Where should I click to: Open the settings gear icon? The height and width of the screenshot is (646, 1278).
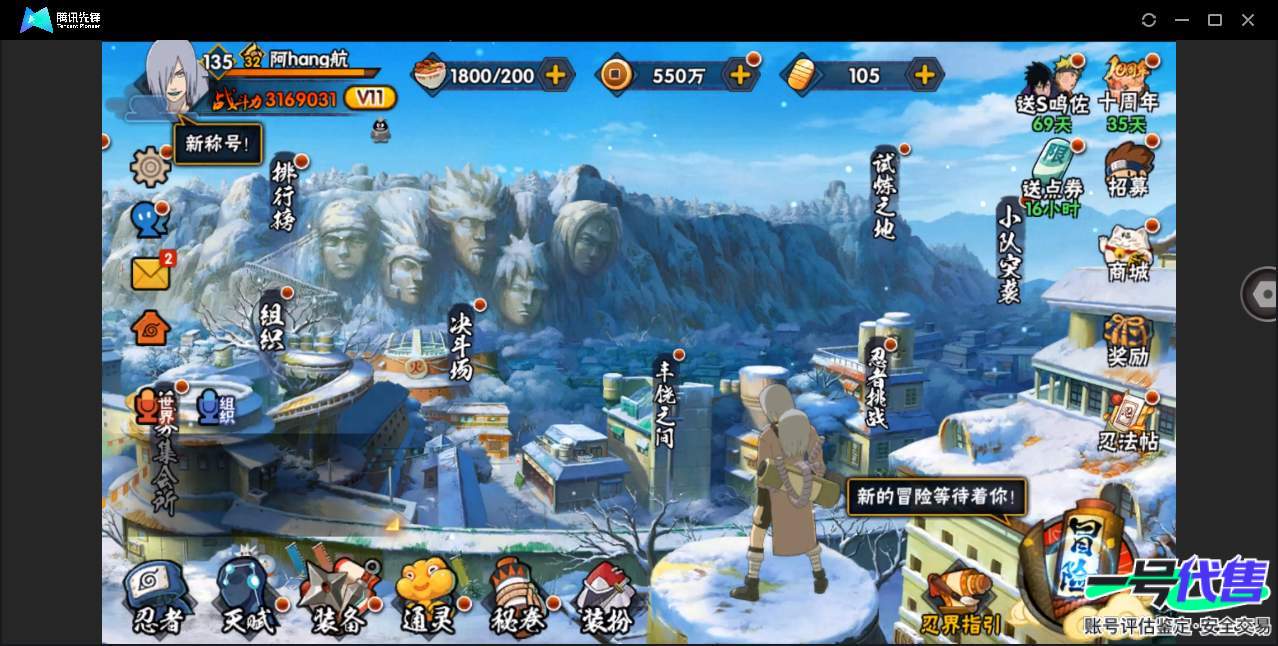pyautogui.click(x=150, y=166)
